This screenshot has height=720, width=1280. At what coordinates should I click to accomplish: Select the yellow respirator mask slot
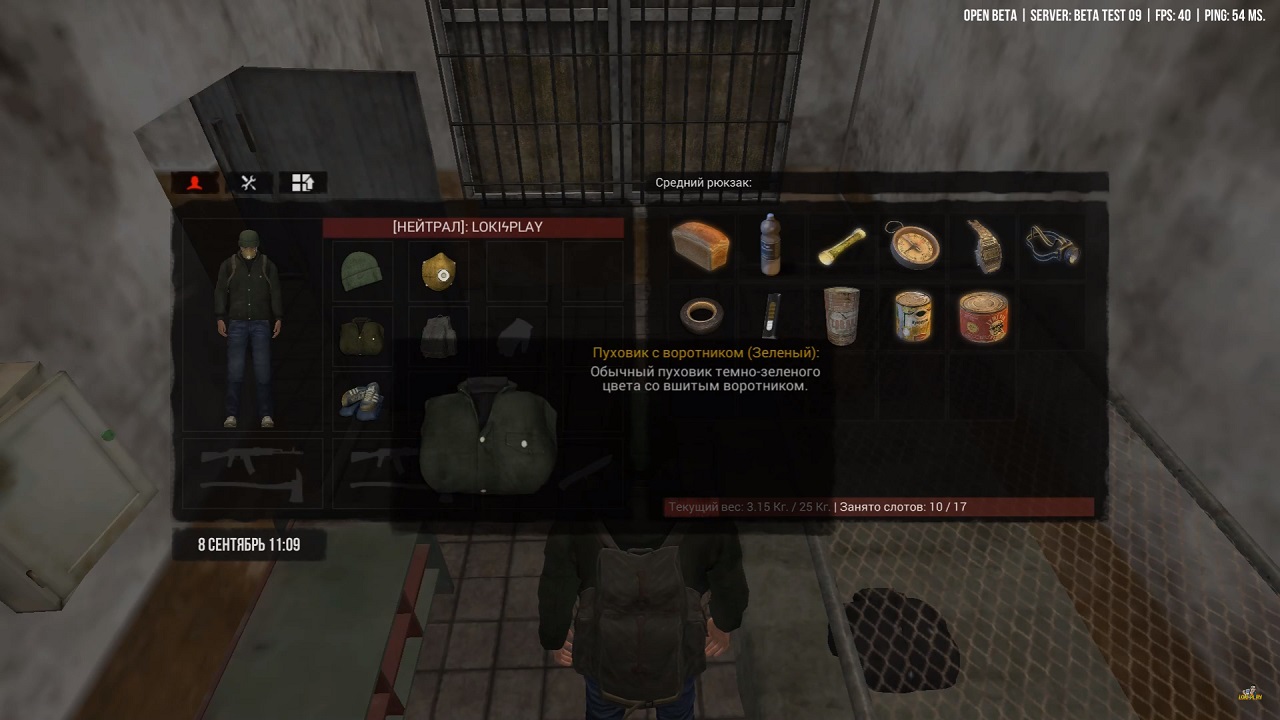(438, 271)
